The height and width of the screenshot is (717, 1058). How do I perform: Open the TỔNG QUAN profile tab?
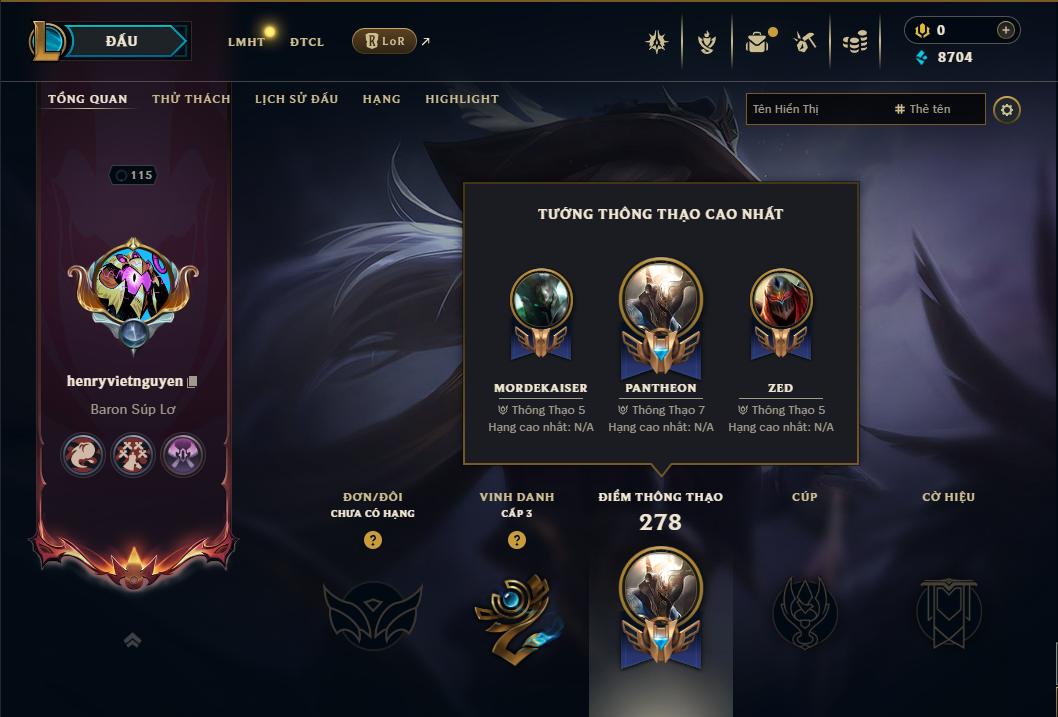coord(88,99)
